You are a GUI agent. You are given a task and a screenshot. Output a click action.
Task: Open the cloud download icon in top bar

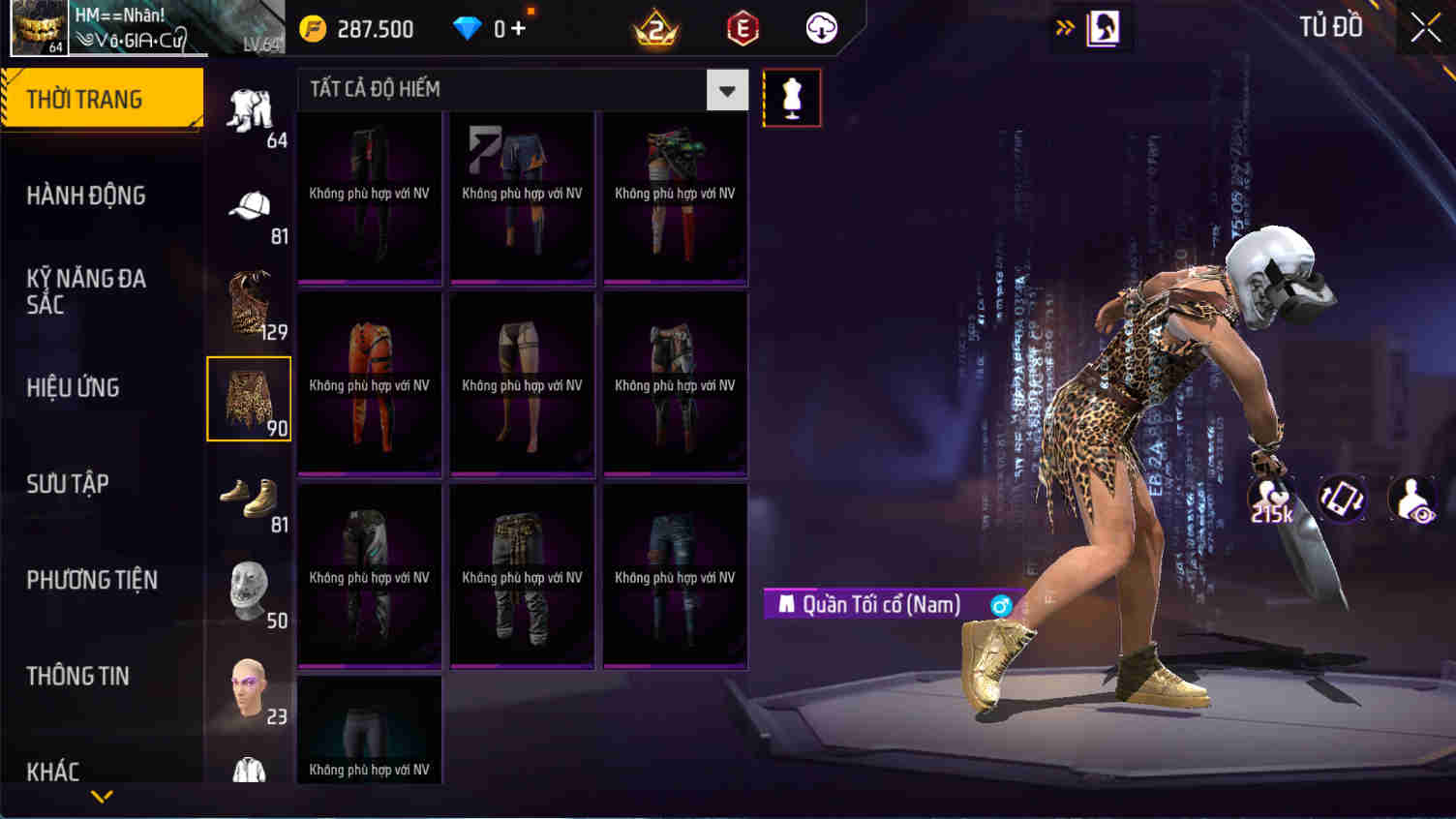point(821,28)
